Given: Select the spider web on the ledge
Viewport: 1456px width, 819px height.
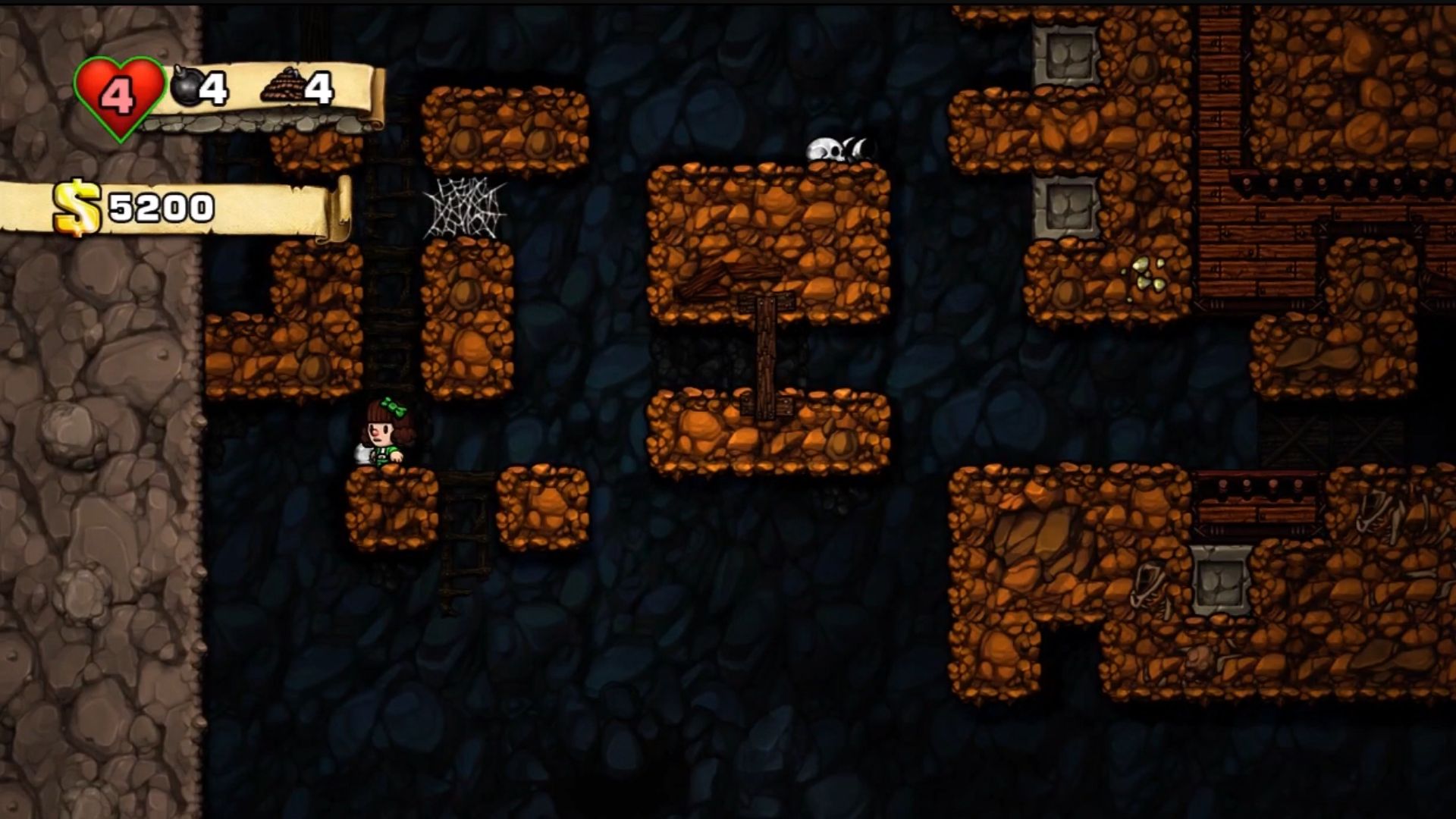Looking at the screenshot, I should click(465, 209).
